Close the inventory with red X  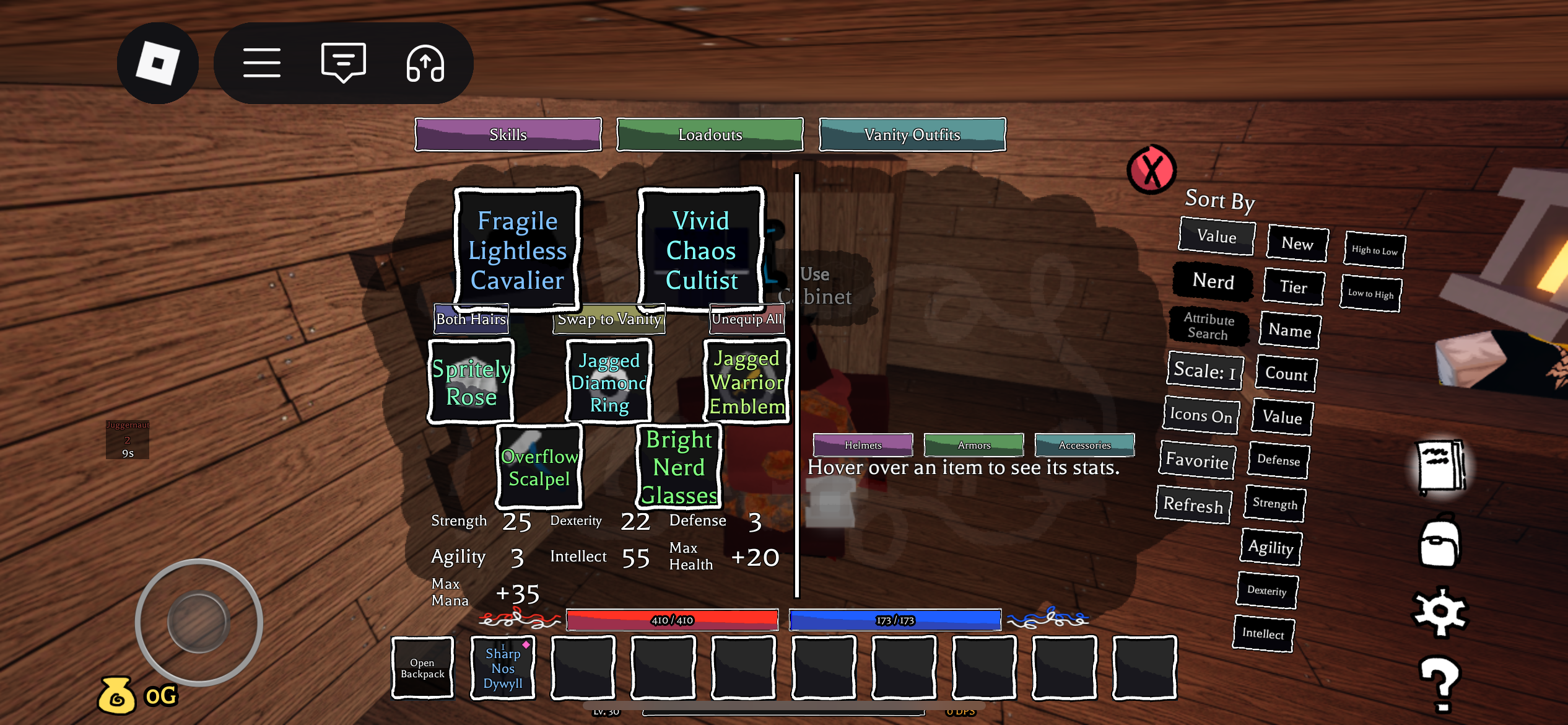(x=1151, y=169)
